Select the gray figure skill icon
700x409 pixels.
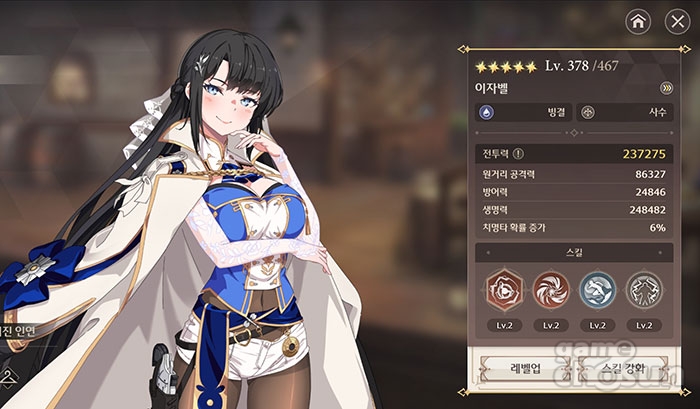pos(644,290)
